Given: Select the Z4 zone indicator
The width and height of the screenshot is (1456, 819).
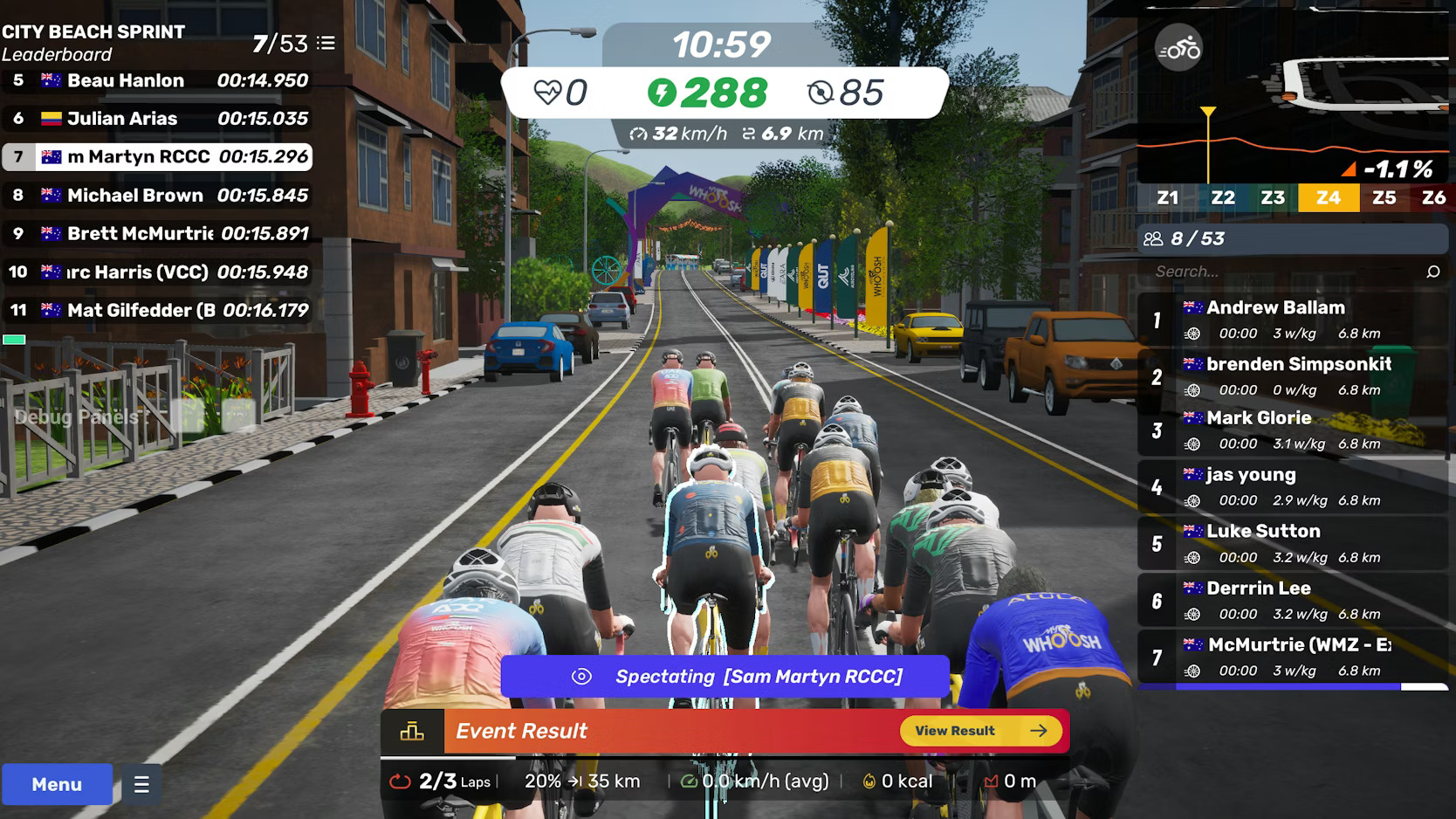Looking at the screenshot, I should pyautogui.click(x=1329, y=197).
